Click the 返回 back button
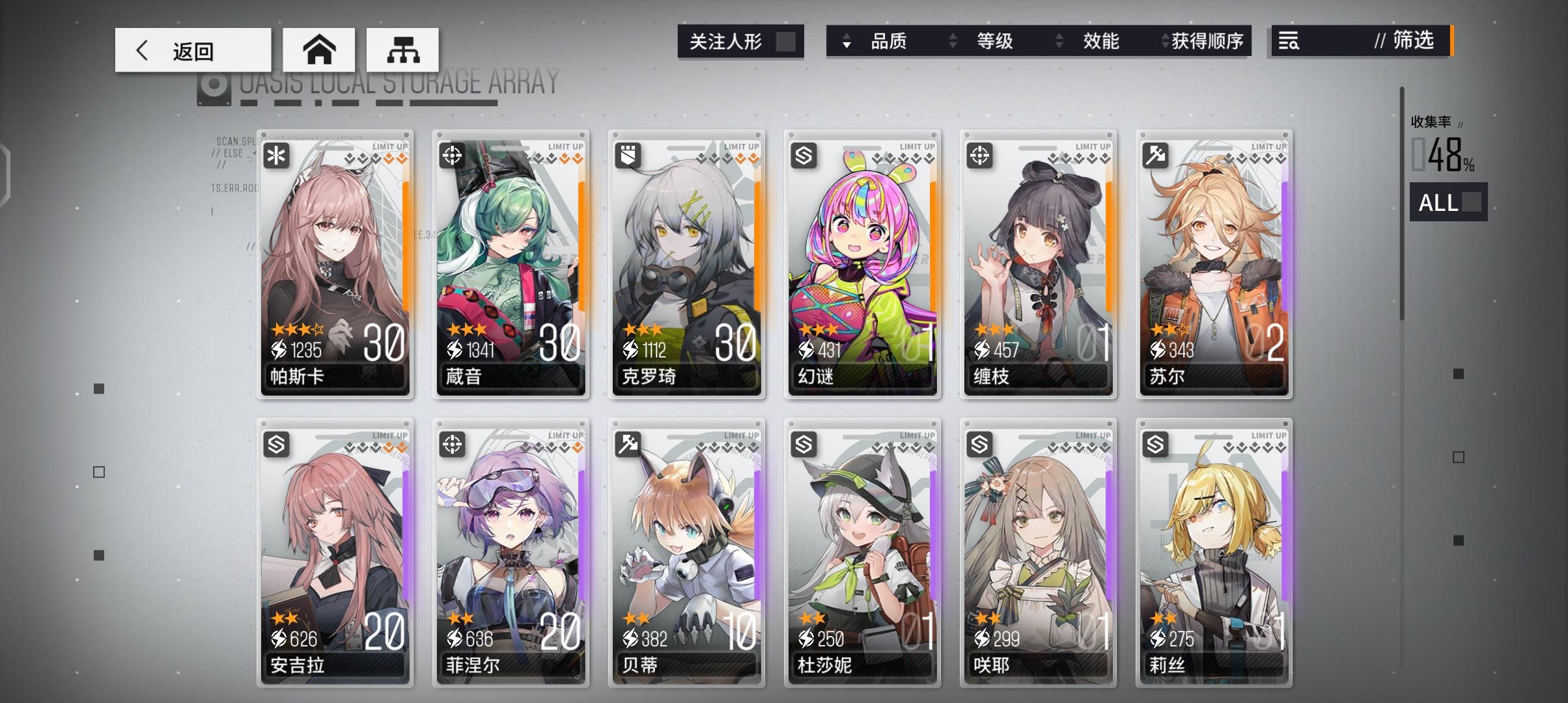The image size is (1568, 703). coord(192,49)
